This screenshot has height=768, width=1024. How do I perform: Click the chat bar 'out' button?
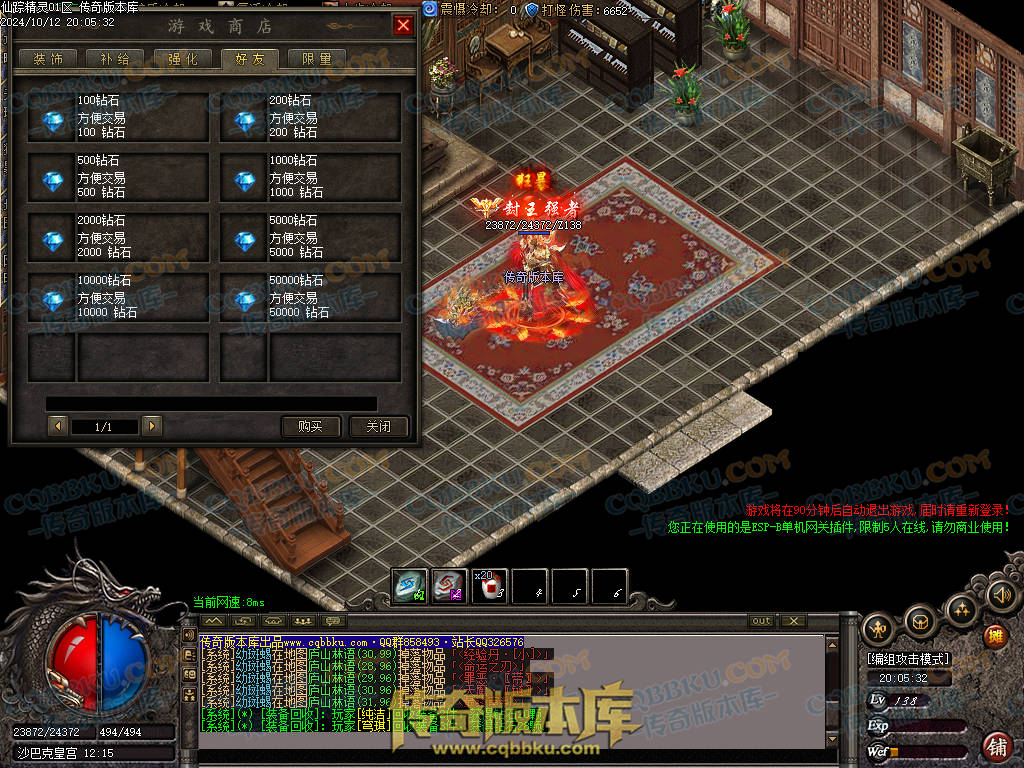pyautogui.click(x=762, y=621)
